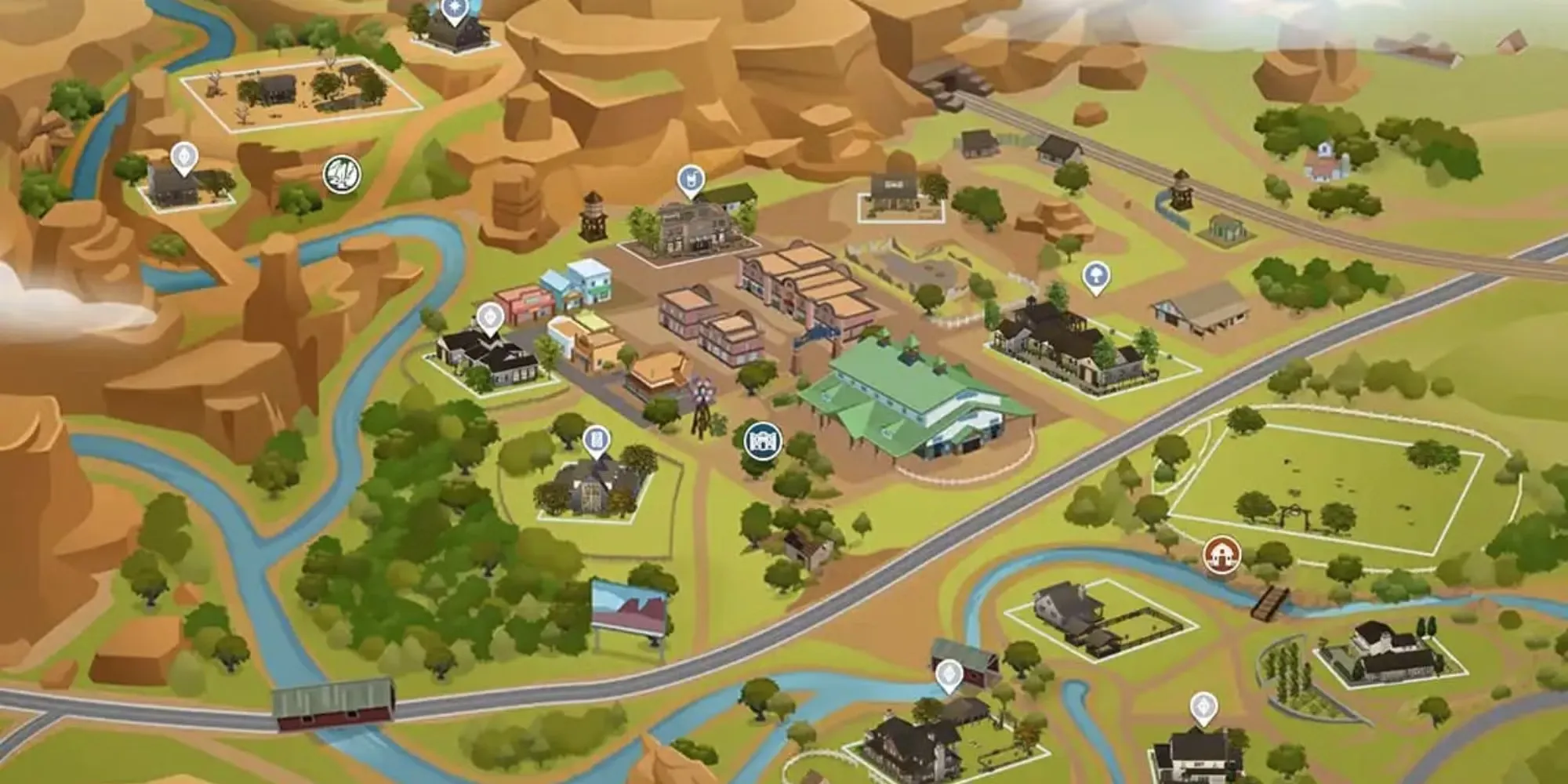The width and height of the screenshot is (1568, 784).
Task: Choose the lot pin overlapping the red barn
Action: pyautogui.click(x=949, y=675)
